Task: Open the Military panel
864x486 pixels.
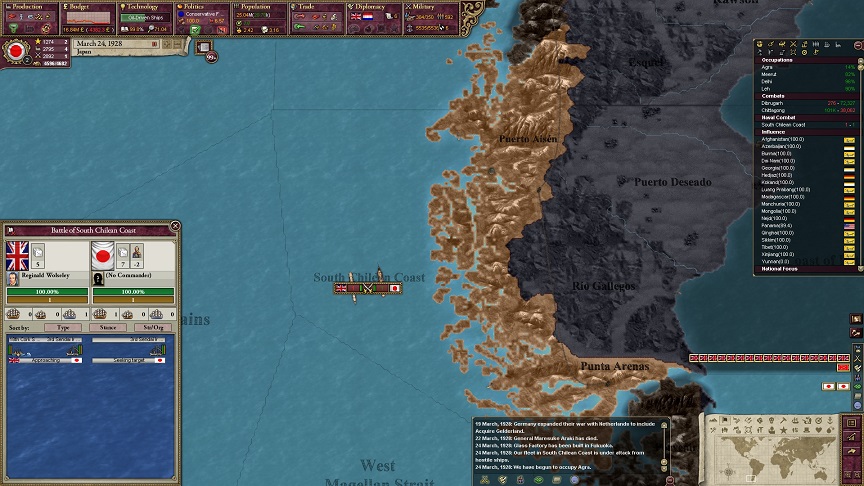Action: point(432,7)
